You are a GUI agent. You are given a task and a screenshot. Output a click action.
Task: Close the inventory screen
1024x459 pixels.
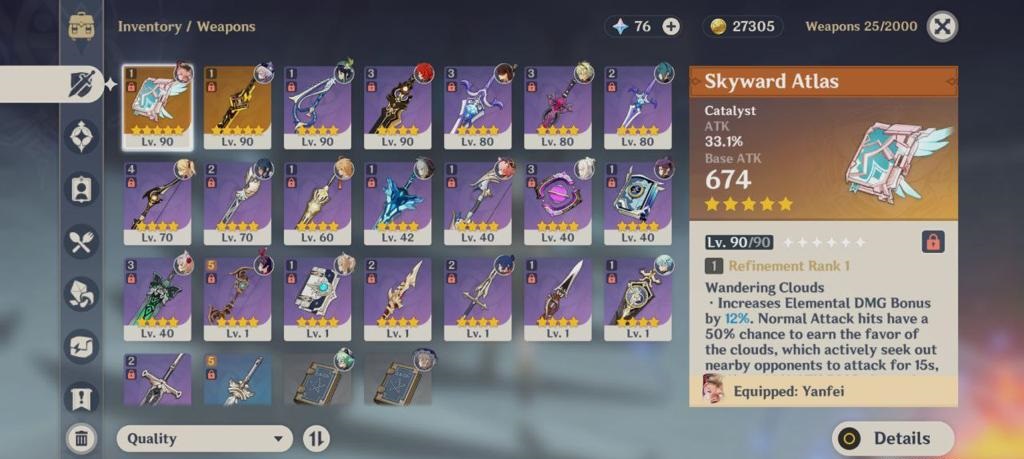[942, 27]
